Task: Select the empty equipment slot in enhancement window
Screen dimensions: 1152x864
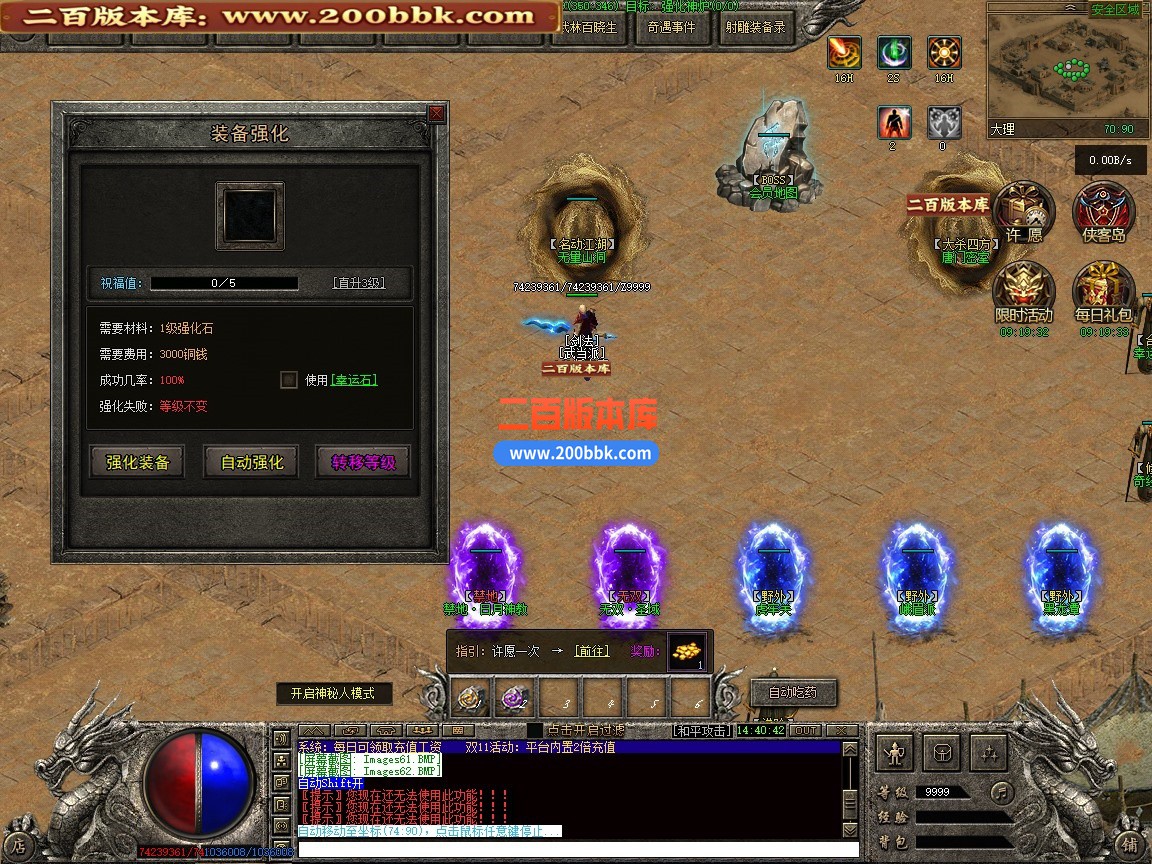Action: (x=250, y=215)
